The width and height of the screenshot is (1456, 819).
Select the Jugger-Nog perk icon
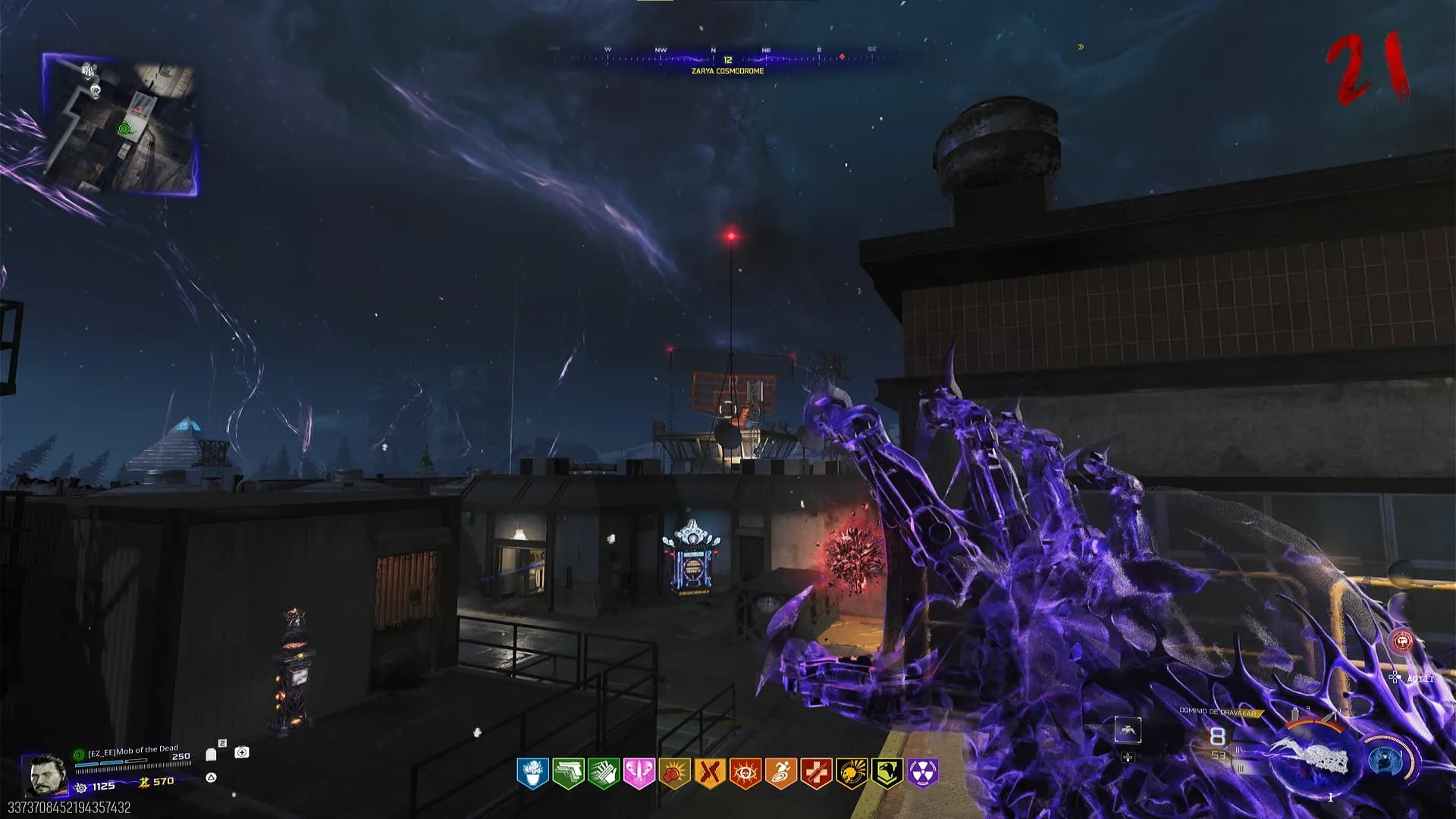(532, 773)
